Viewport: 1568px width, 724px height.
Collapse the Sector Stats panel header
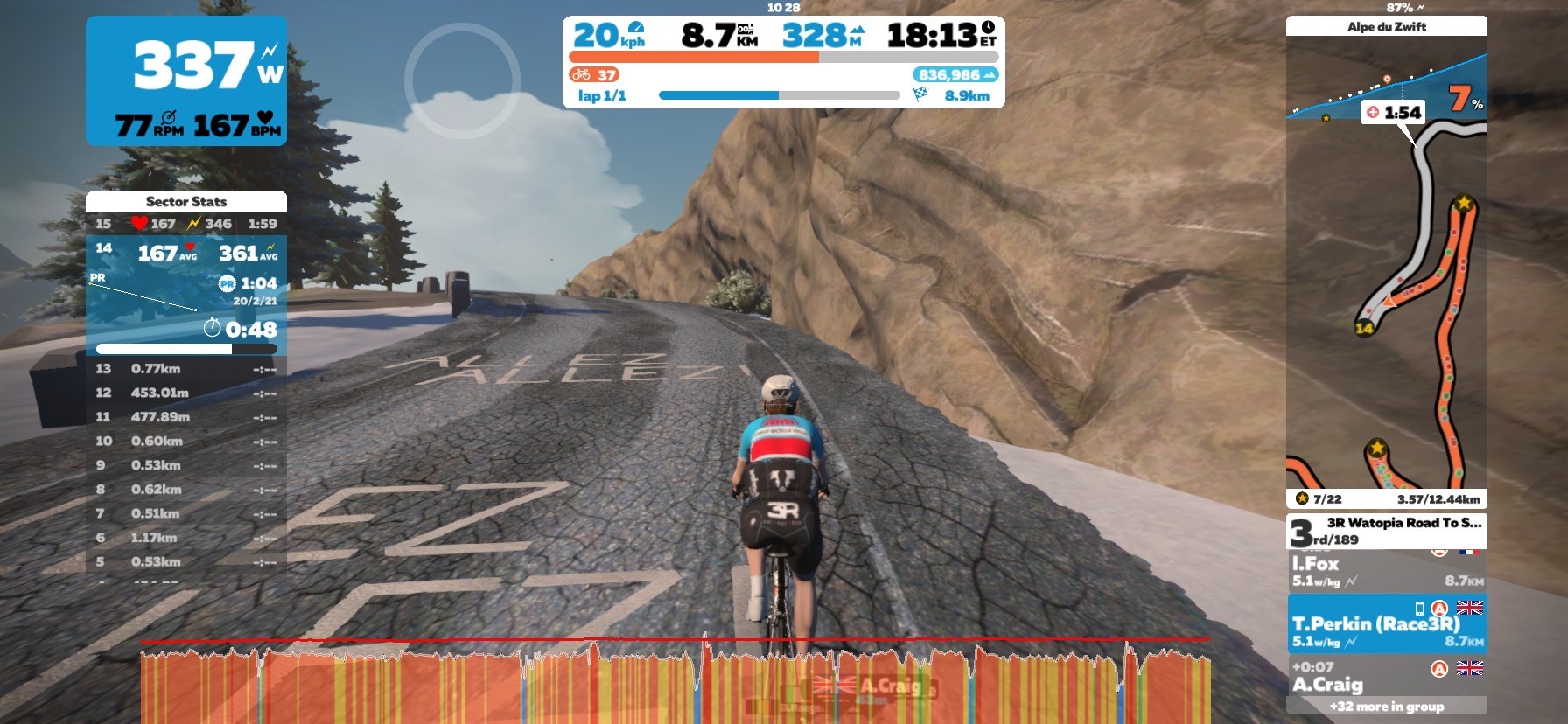pos(186,202)
